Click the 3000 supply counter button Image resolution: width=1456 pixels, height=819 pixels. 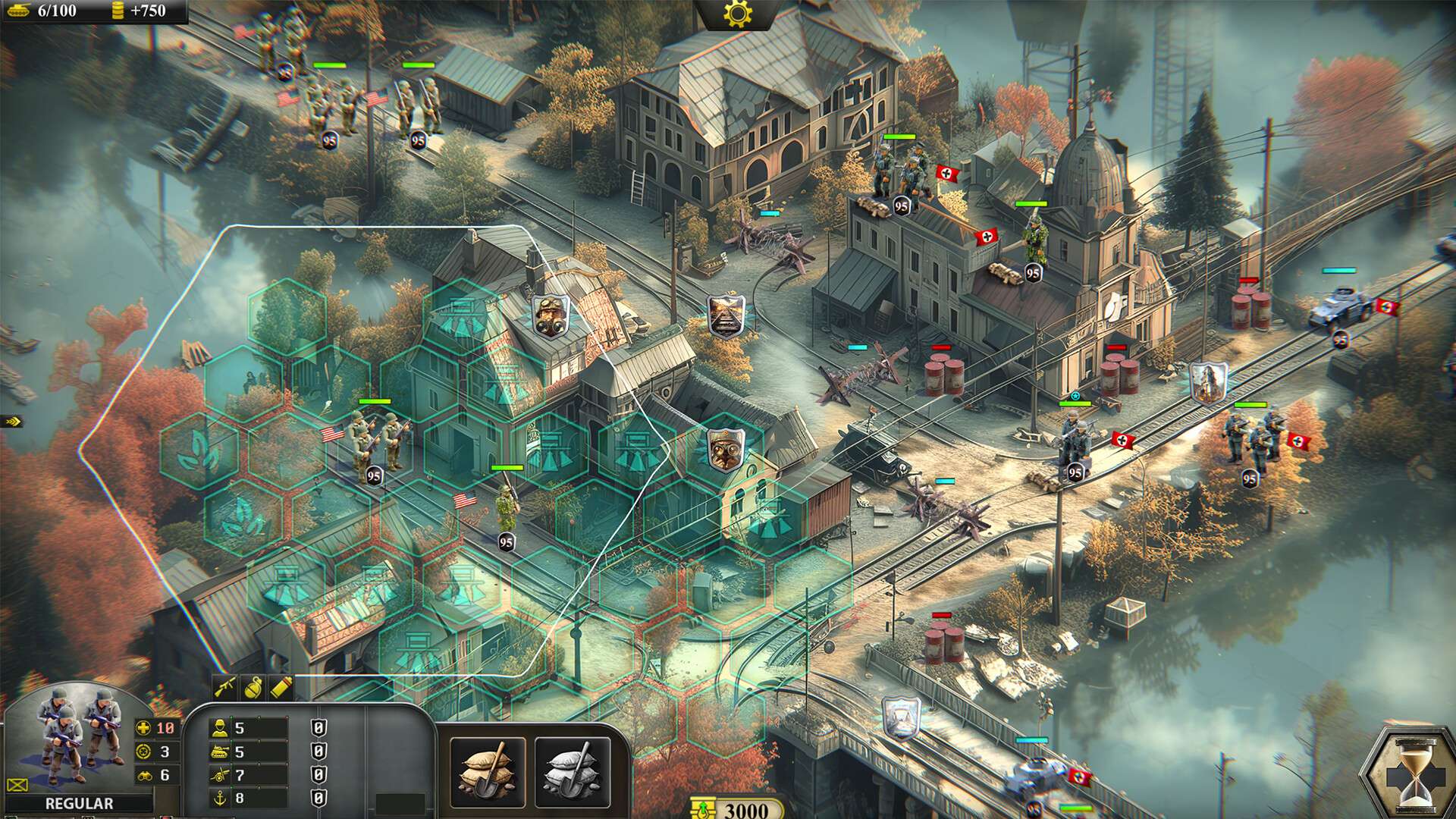[737, 809]
